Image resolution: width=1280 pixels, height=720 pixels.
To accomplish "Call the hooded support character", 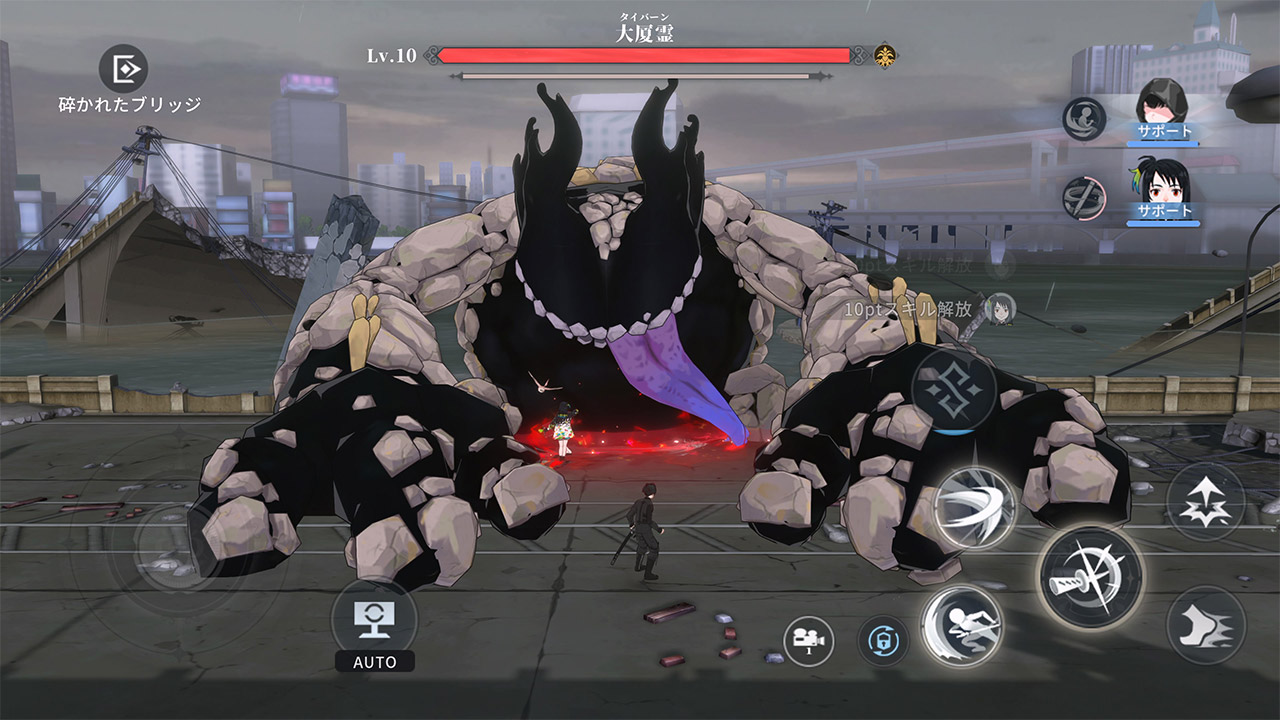I will pos(1164,109).
